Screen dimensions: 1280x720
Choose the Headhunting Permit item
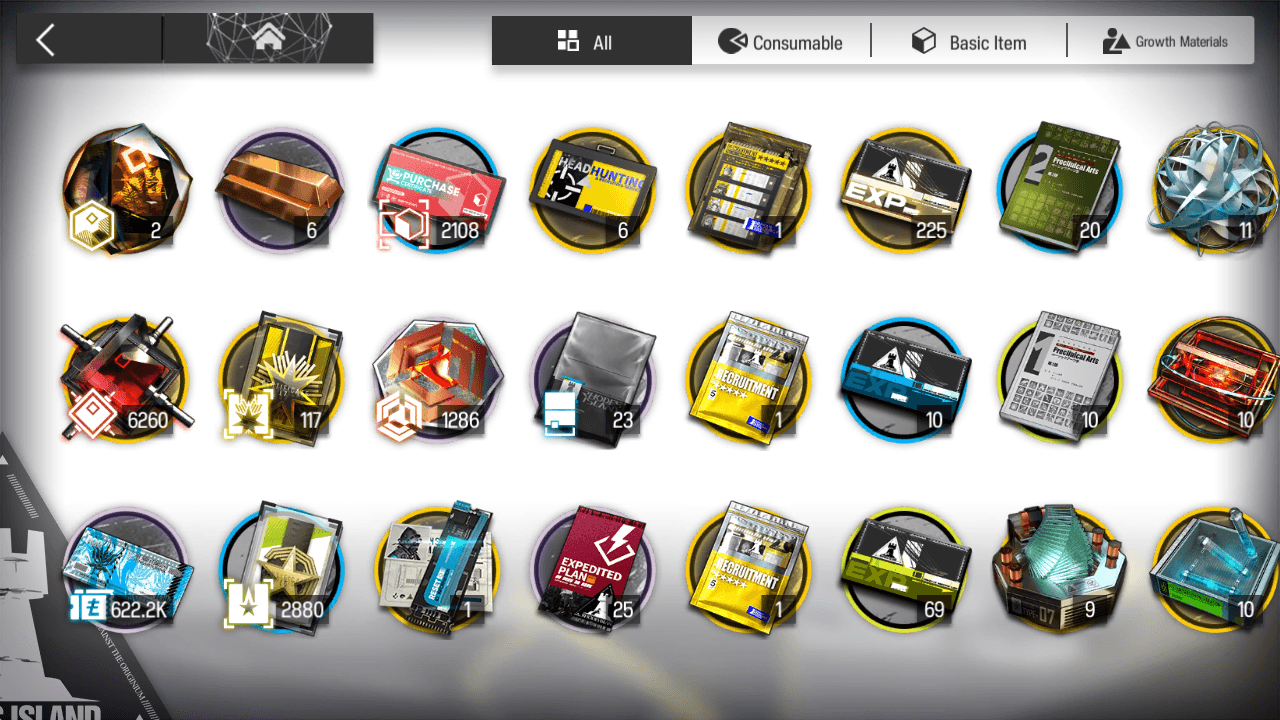pyautogui.click(x=594, y=190)
